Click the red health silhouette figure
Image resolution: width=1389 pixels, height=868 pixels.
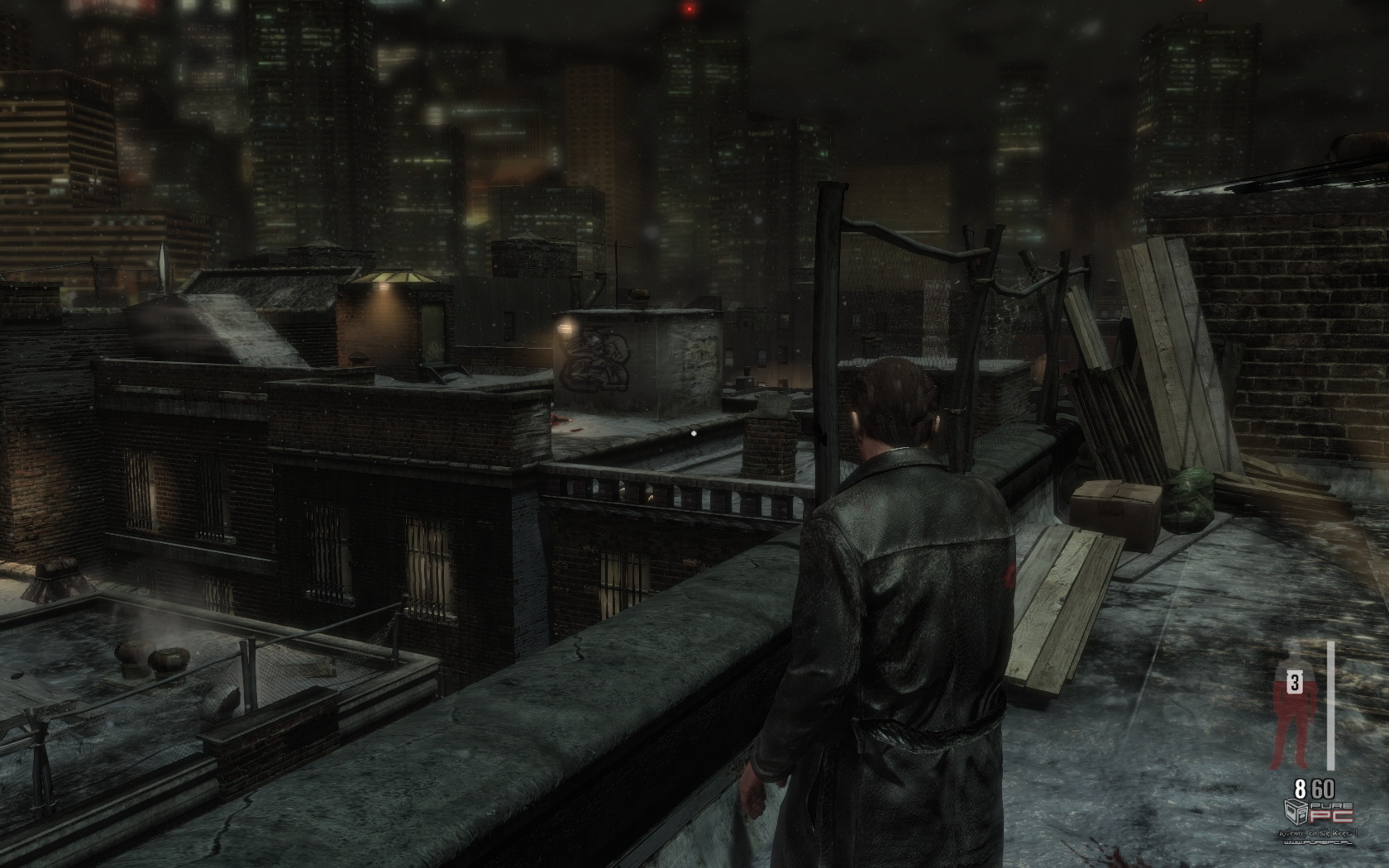click(x=1292, y=711)
